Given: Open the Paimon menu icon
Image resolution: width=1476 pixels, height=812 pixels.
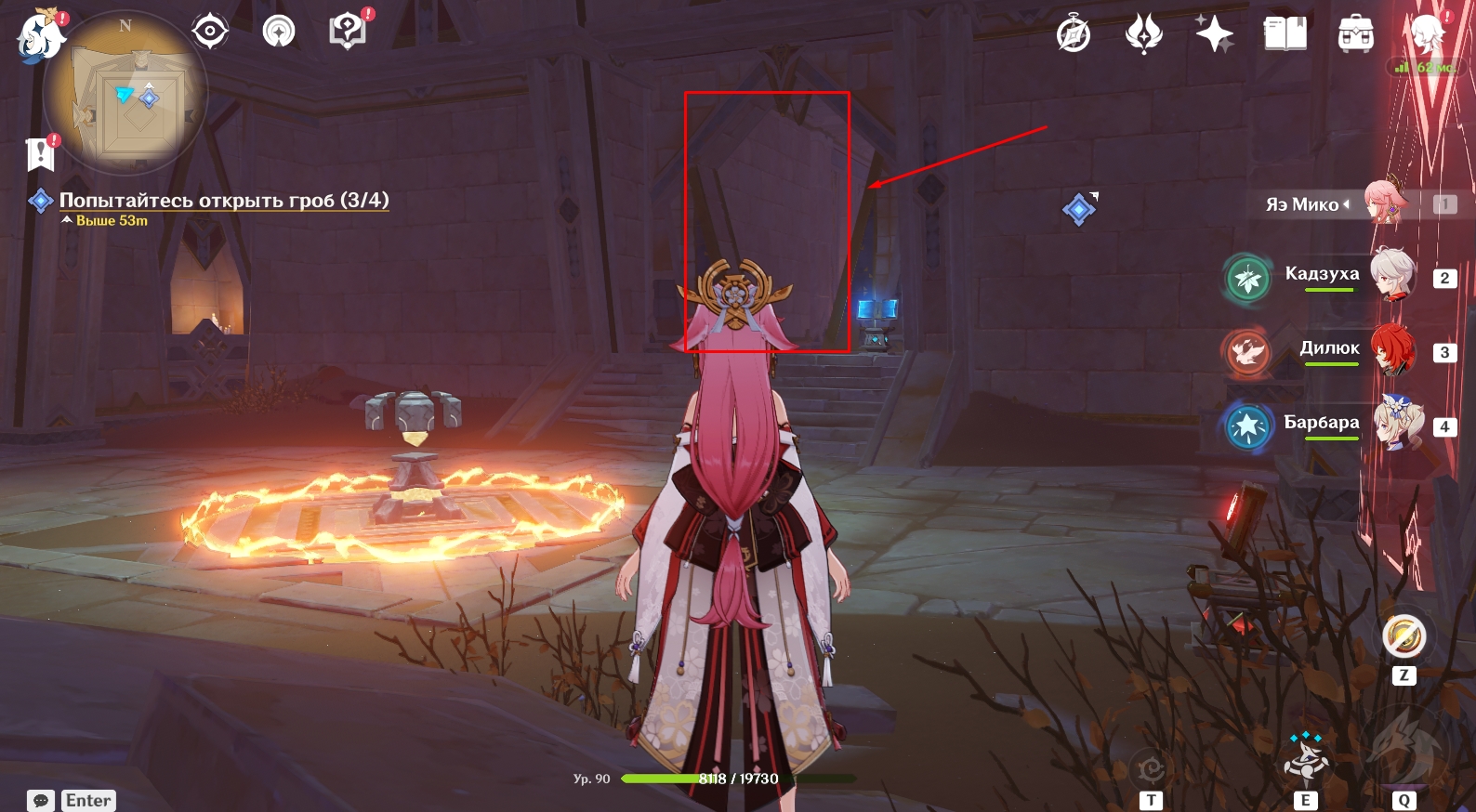Looking at the screenshot, I should [40, 37].
